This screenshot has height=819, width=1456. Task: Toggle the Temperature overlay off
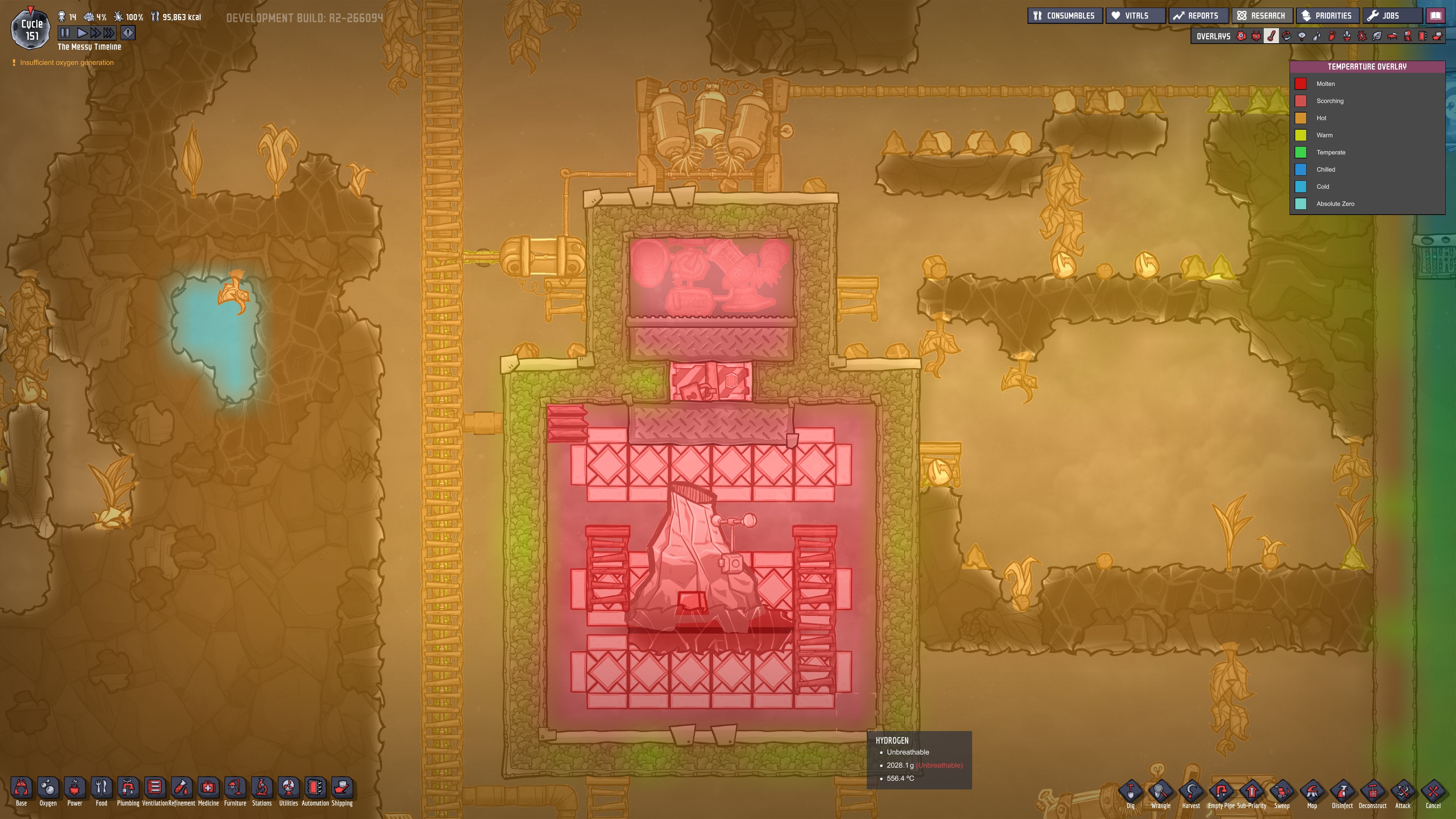(1271, 36)
